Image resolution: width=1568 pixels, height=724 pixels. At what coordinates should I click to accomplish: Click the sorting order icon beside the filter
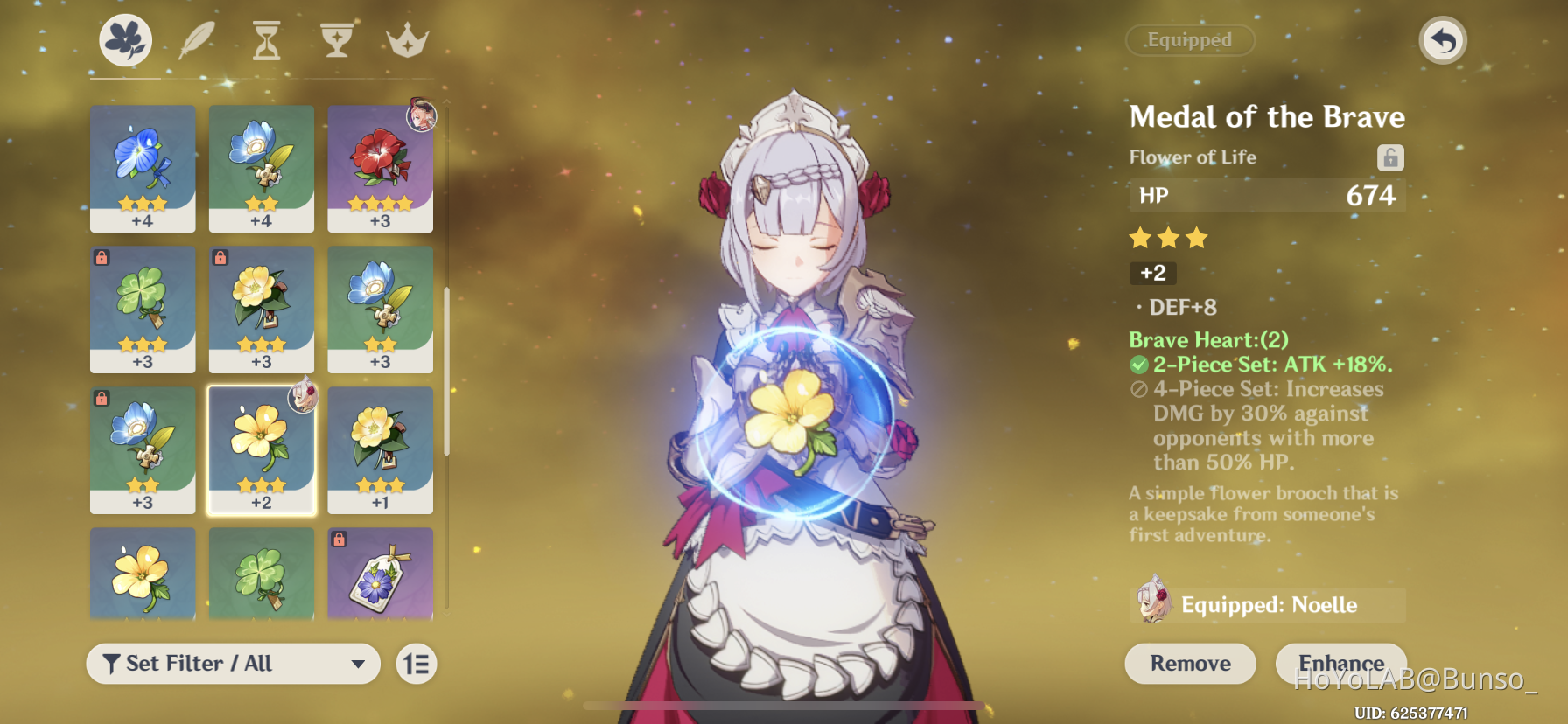tap(416, 664)
